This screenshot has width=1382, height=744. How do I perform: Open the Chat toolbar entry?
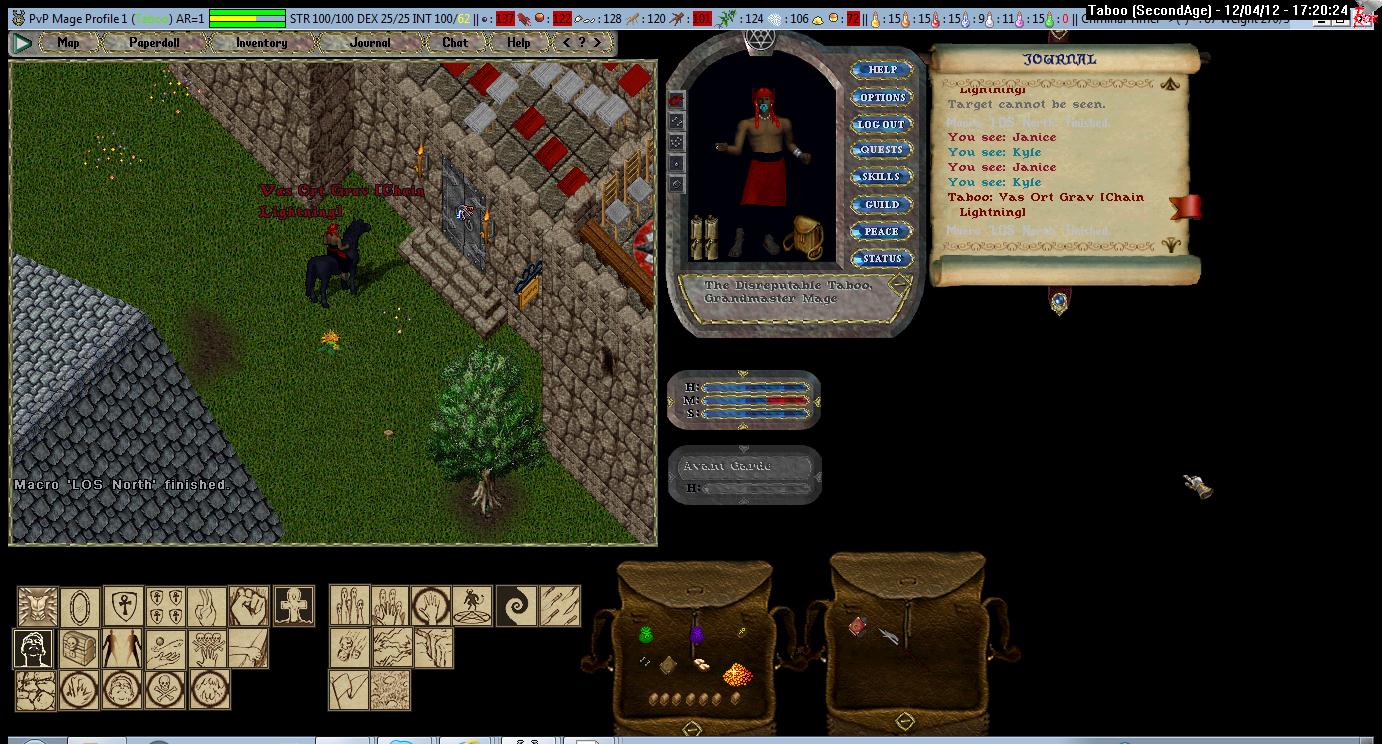[x=454, y=43]
